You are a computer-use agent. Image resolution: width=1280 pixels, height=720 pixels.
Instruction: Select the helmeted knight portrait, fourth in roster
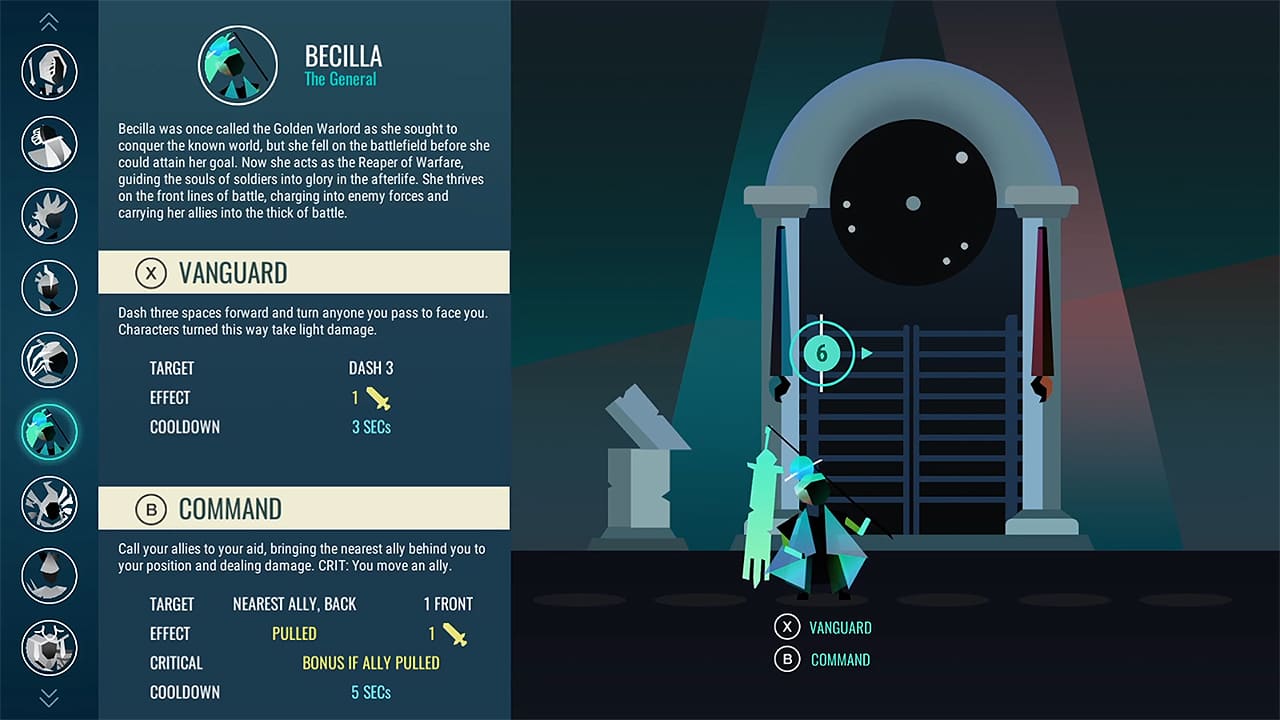click(49, 288)
